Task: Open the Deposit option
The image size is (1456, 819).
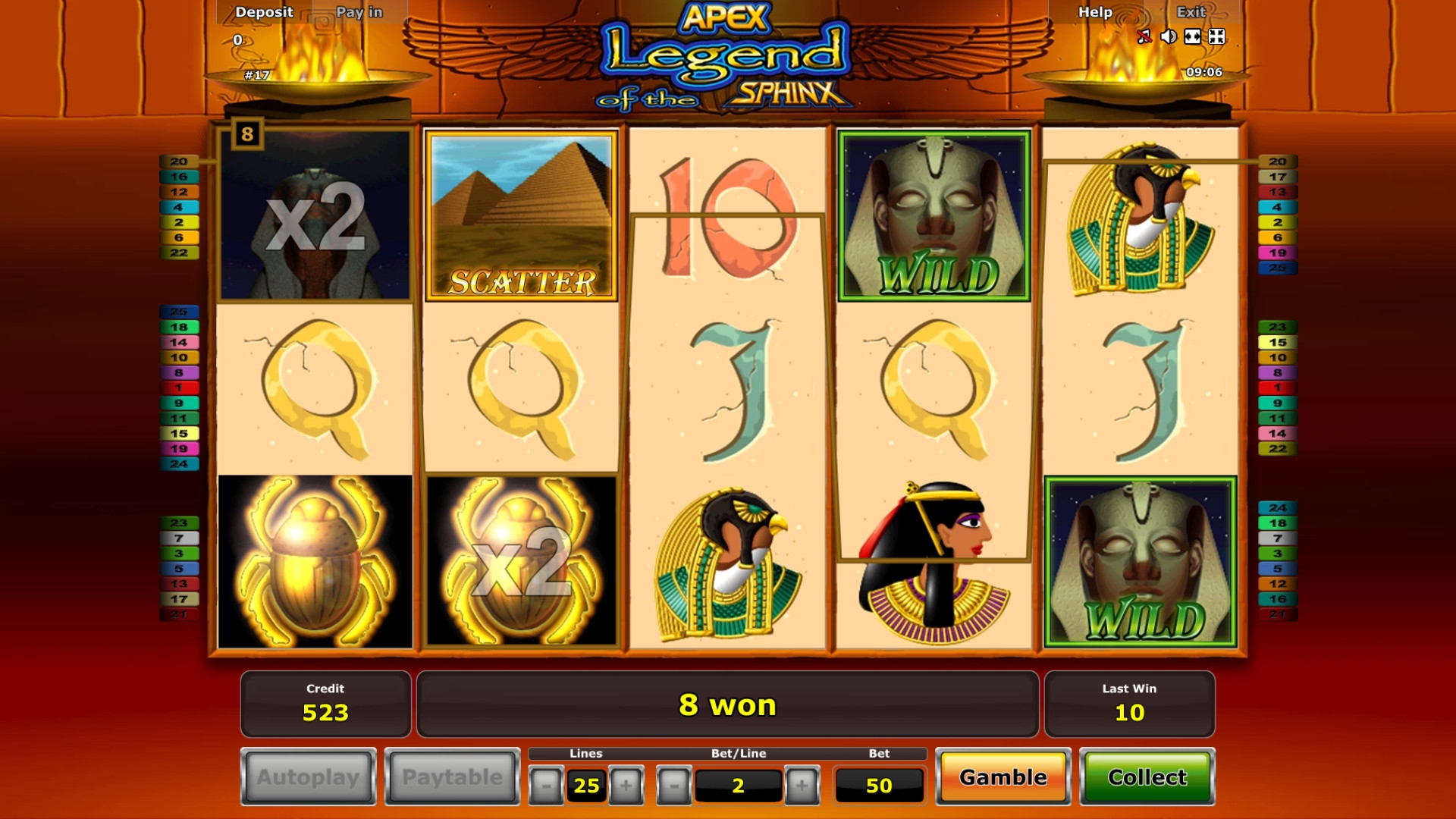Action: click(264, 12)
